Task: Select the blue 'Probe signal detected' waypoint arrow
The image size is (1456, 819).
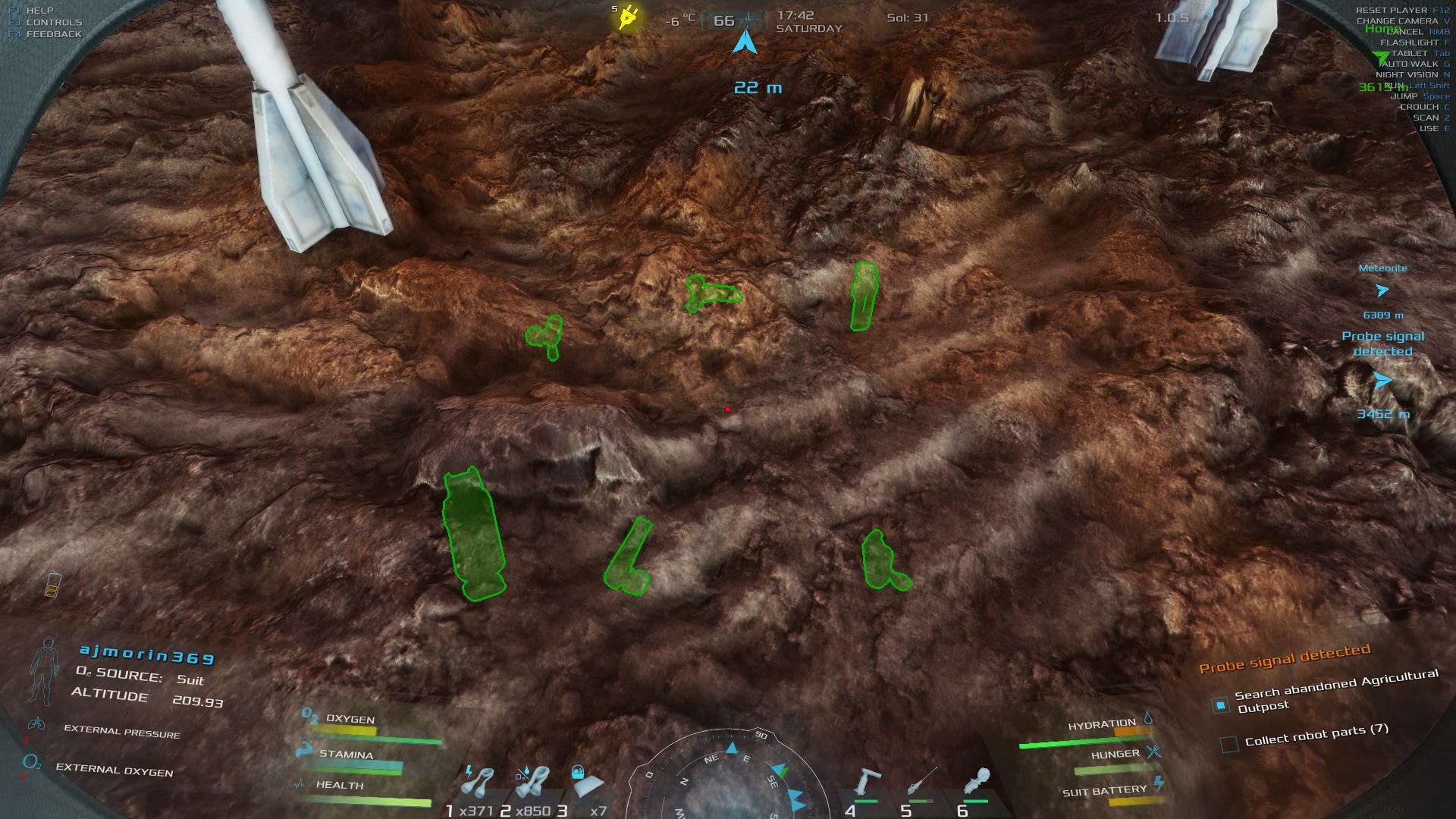Action: tap(1382, 381)
